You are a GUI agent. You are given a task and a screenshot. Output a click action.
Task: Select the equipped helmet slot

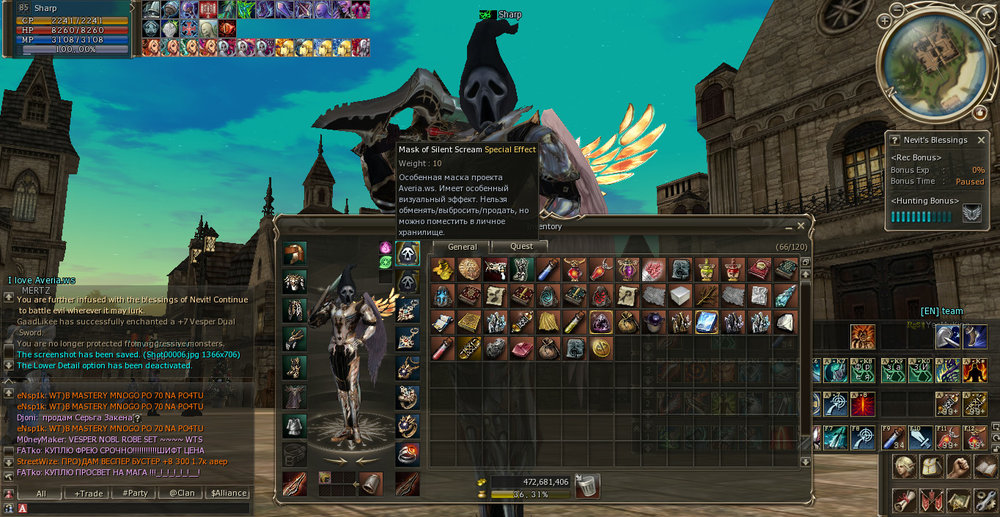[294, 254]
